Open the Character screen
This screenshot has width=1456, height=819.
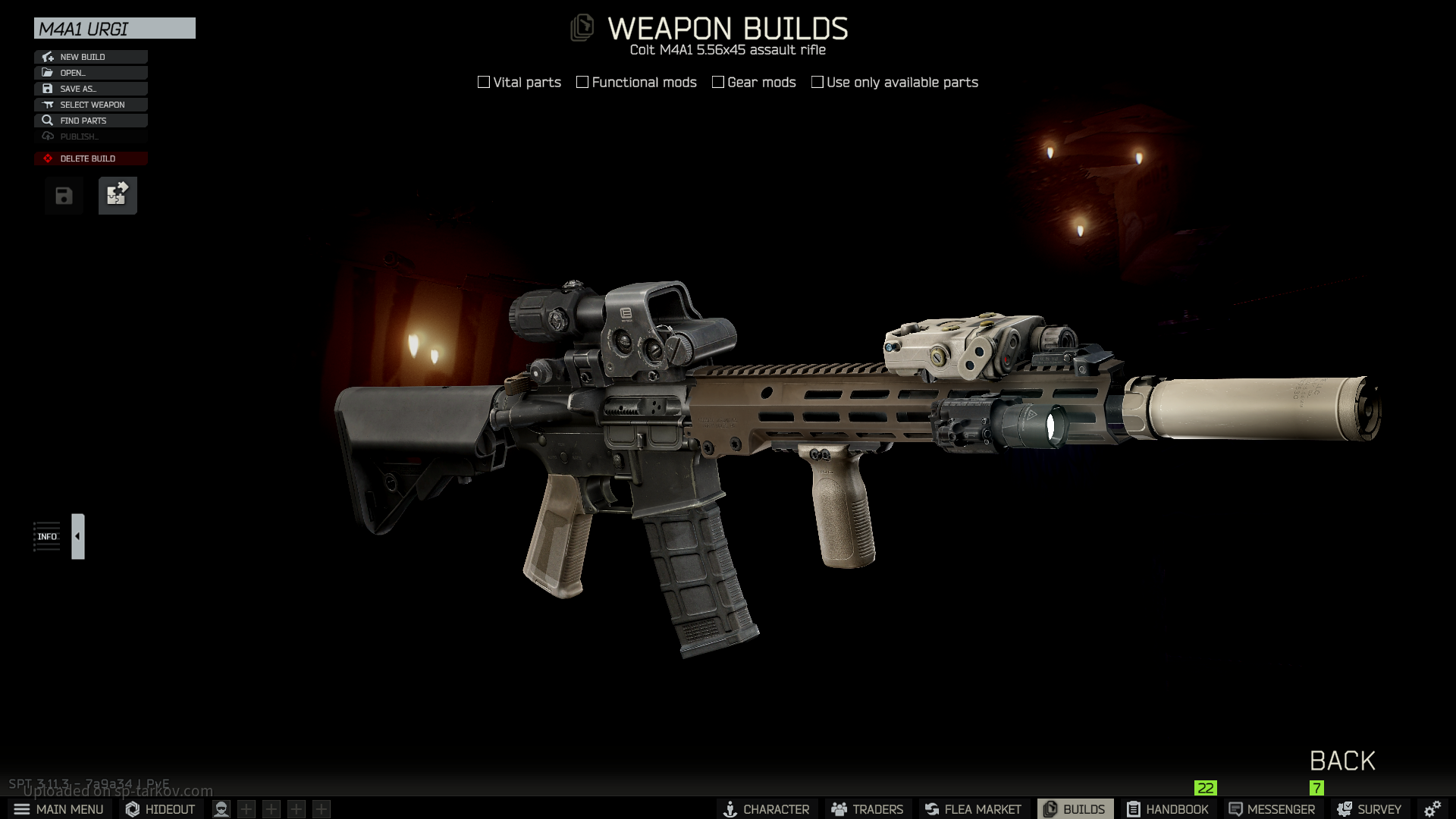click(766, 809)
